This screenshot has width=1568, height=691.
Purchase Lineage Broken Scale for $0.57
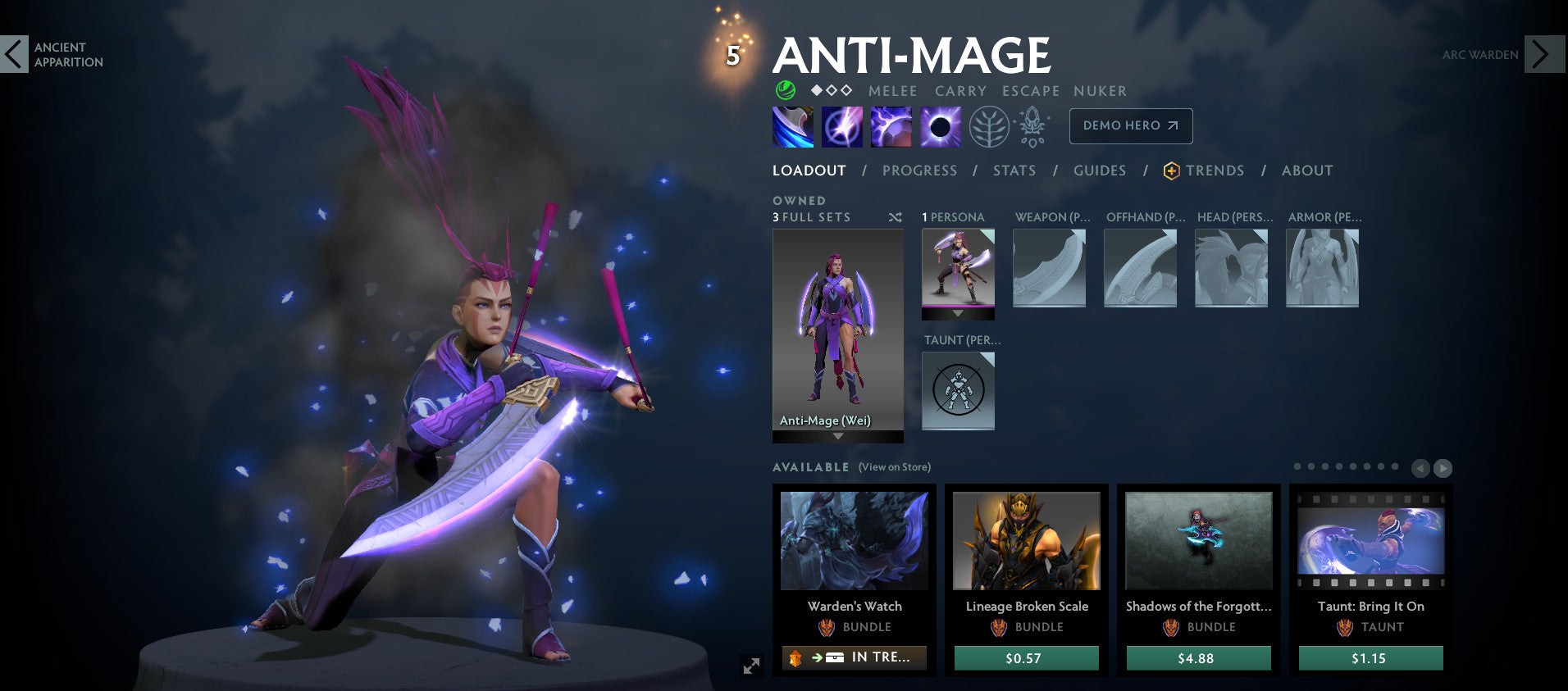pos(1026,657)
